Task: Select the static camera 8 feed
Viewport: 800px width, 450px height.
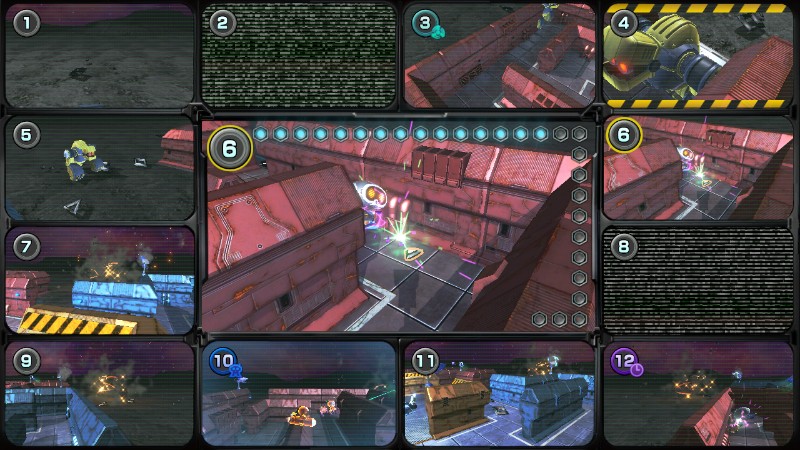Action: click(x=699, y=280)
